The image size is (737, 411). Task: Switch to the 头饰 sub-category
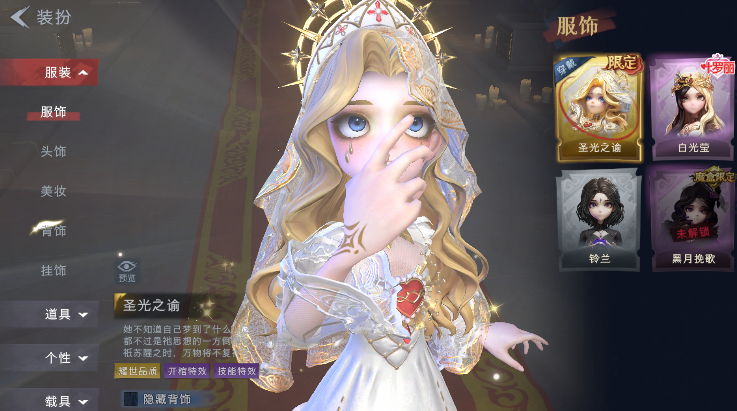[54, 151]
